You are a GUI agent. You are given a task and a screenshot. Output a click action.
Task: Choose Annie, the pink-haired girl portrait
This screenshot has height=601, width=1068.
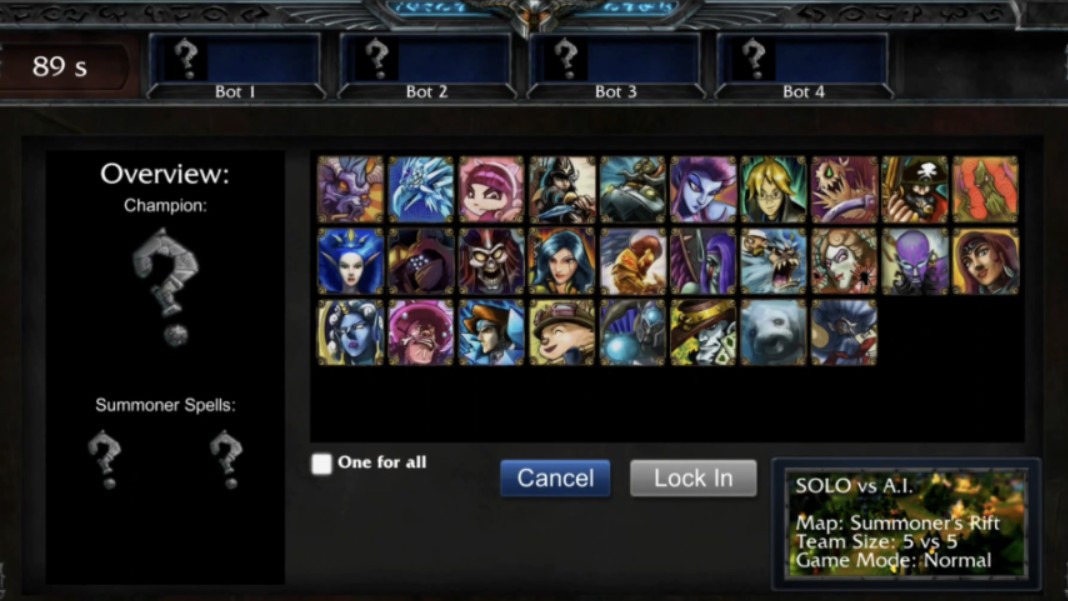pos(491,189)
